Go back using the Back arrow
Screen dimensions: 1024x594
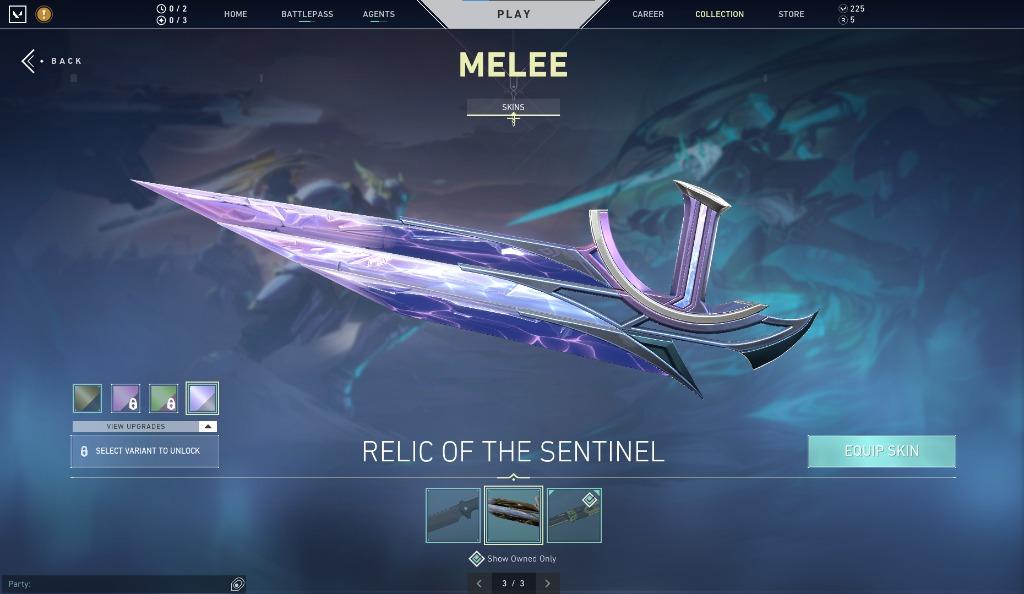pos(30,61)
